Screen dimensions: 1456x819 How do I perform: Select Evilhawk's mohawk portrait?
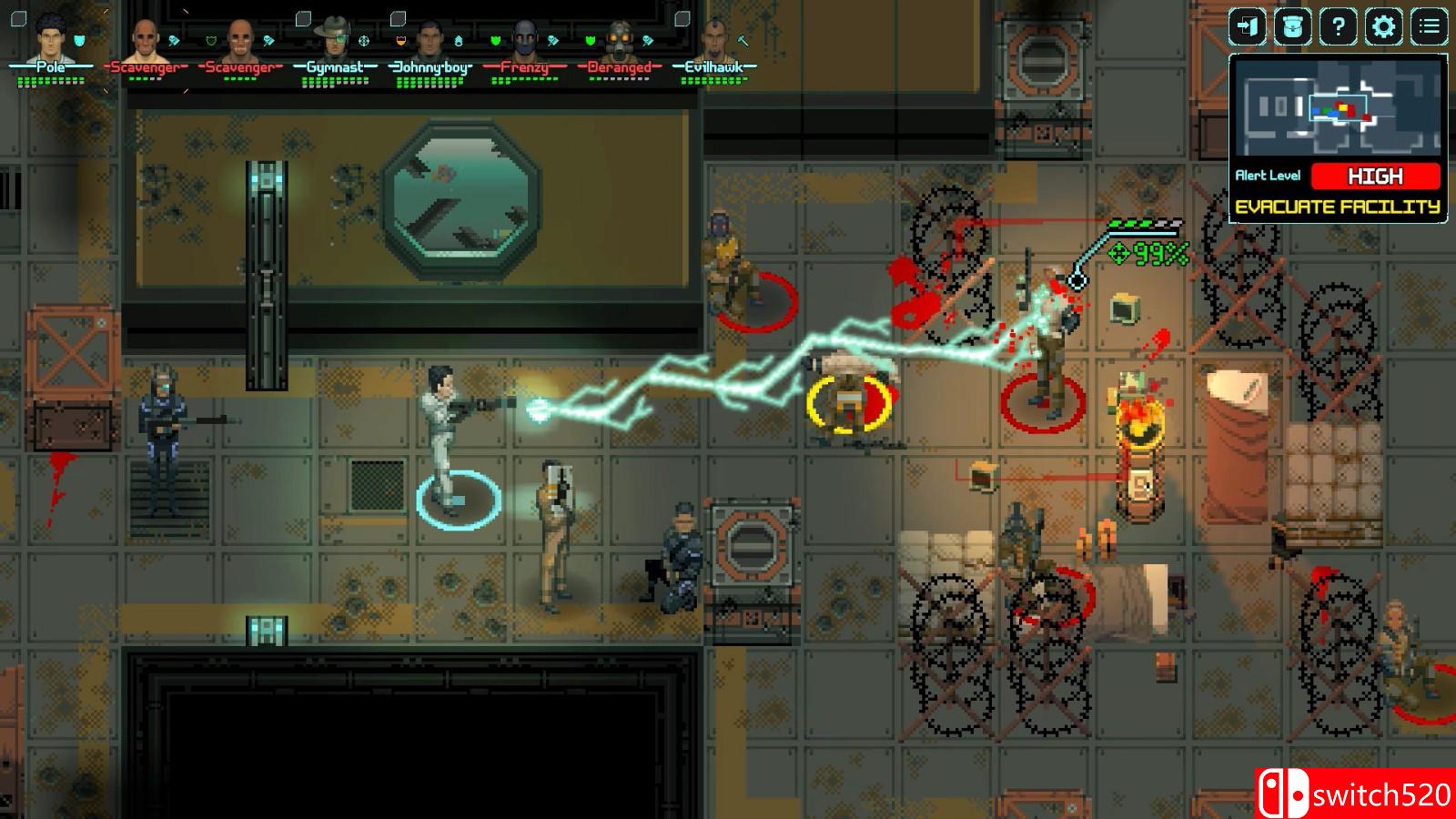[x=715, y=39]
